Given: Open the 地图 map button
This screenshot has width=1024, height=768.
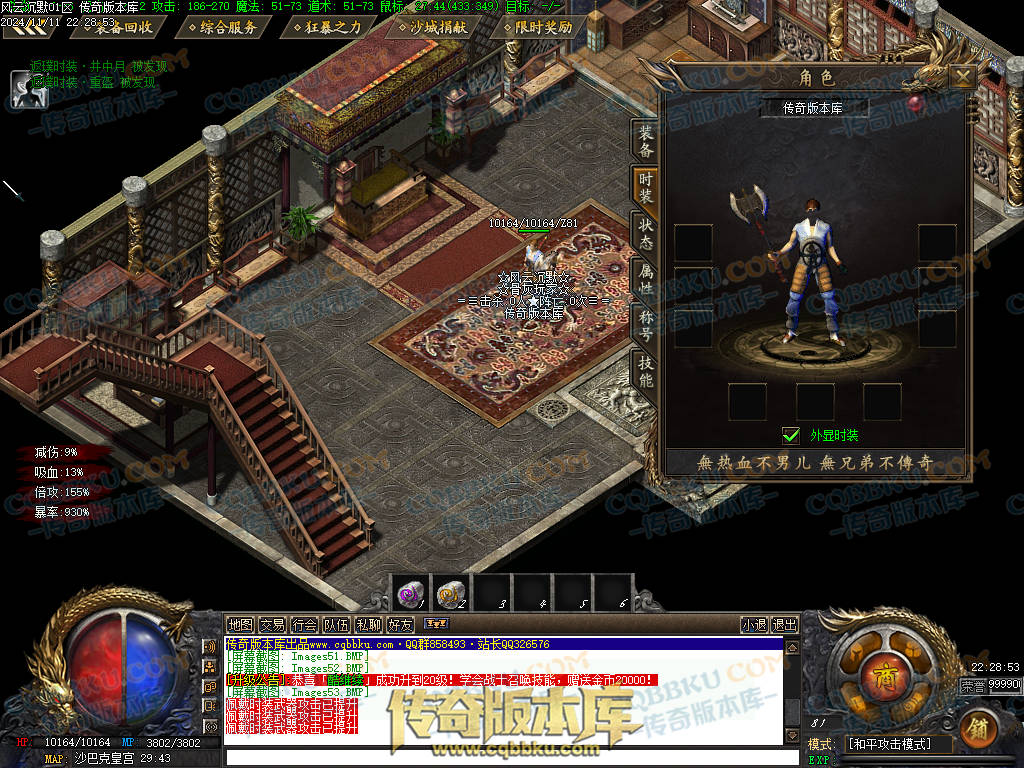Looking at the screenshot, I should click(240, 625).
